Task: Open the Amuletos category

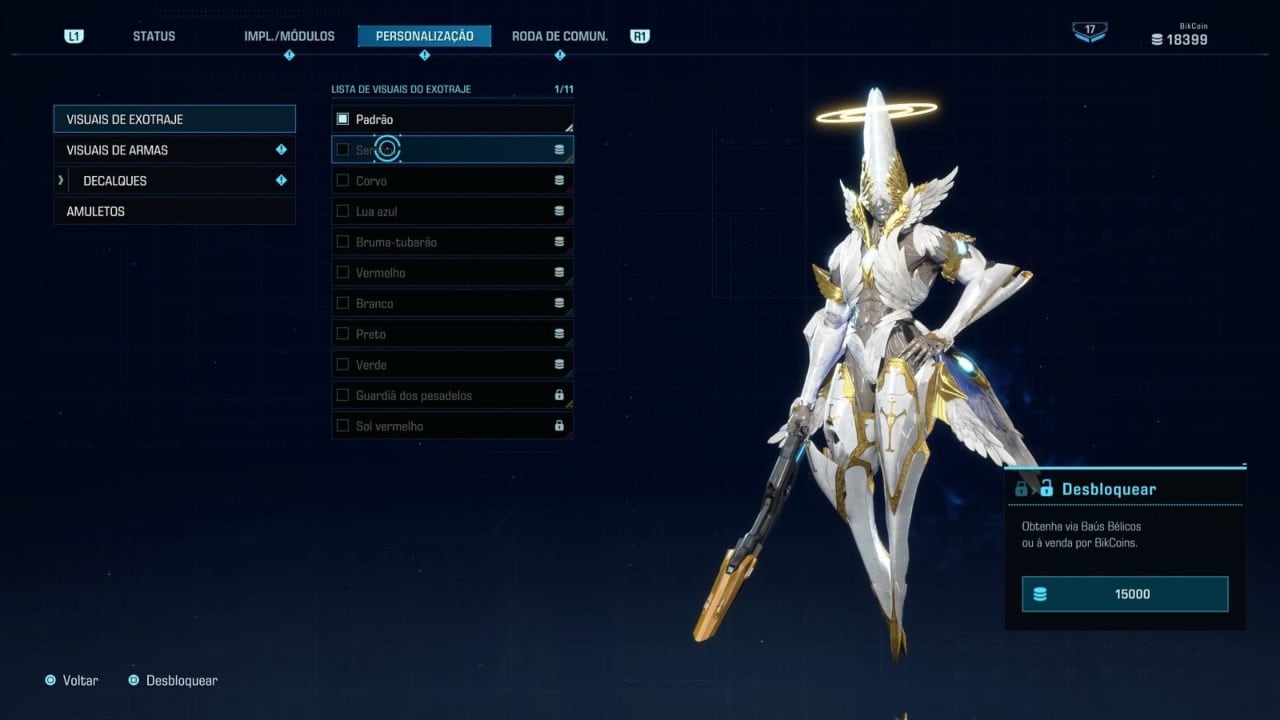Action: coord(174,212)
